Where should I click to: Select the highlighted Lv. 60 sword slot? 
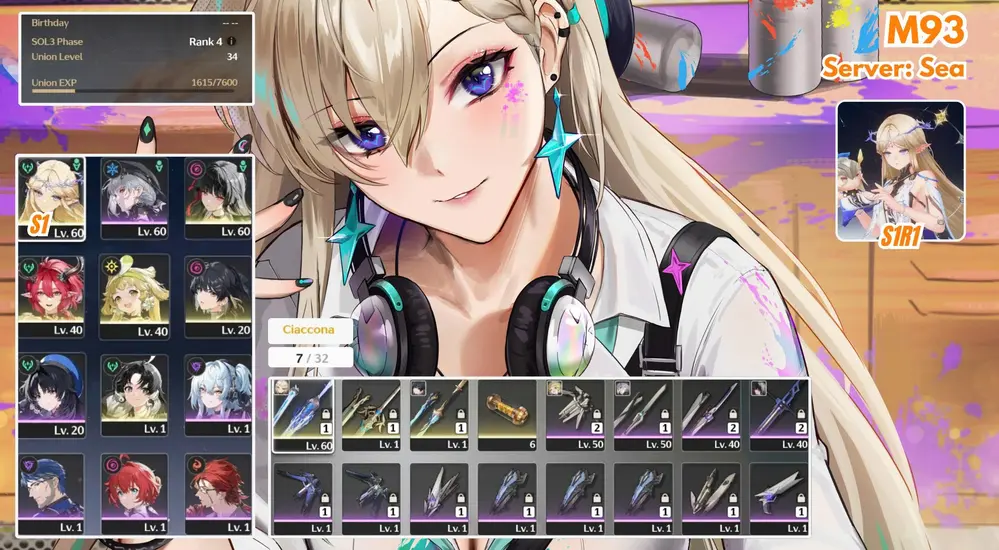click(x=304, y=415)
